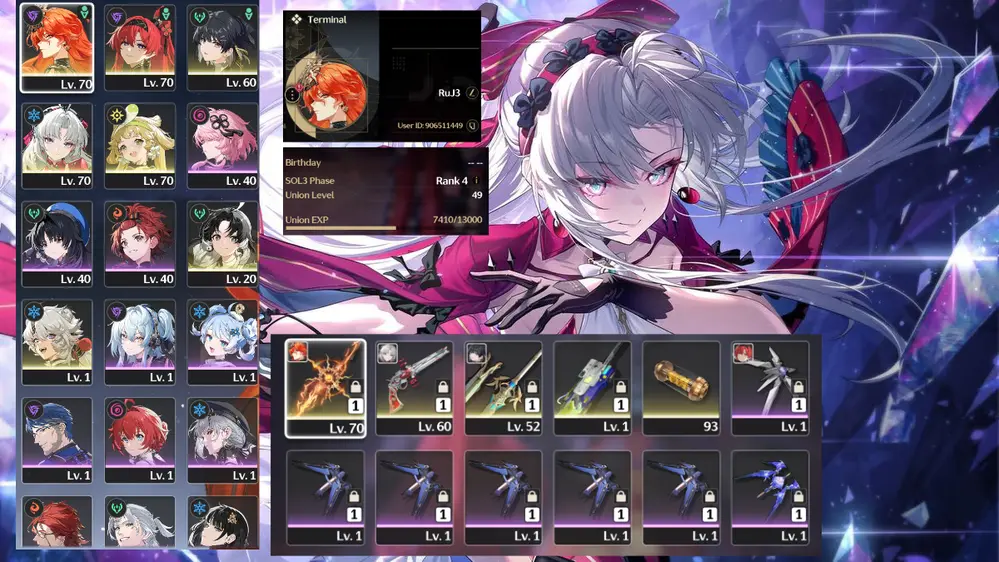999x562 pixels.
Task: Open the Terminal avatar portrait
Action: point(328,94)
